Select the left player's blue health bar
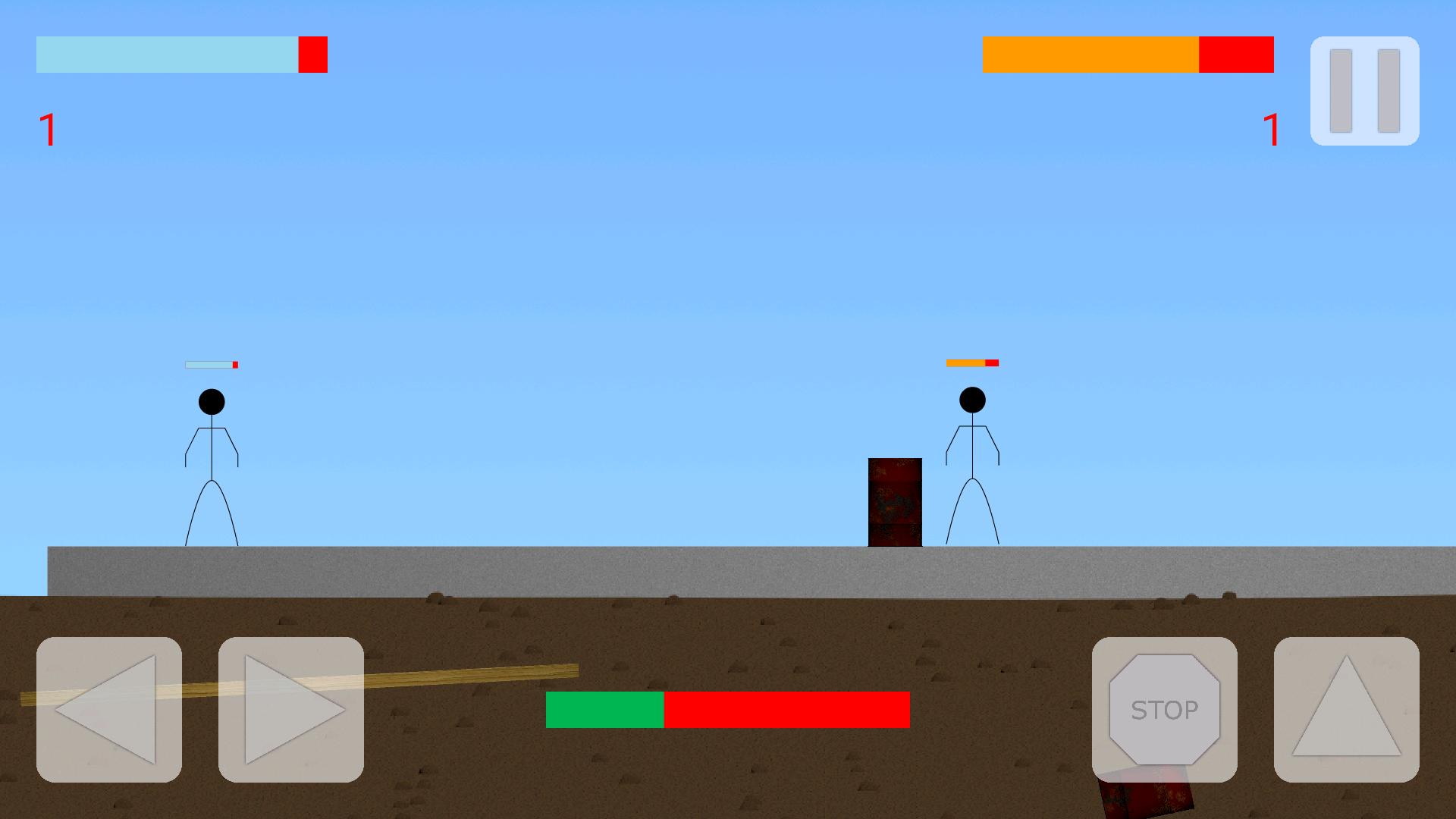The width and height of the screenshot is (1456, 819). click(167, 54)
